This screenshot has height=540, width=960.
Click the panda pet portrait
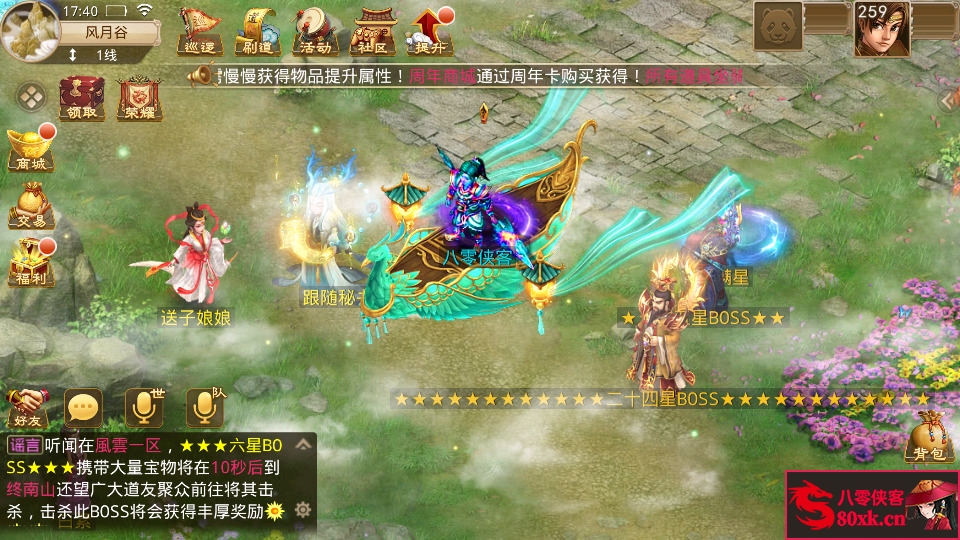778,24
